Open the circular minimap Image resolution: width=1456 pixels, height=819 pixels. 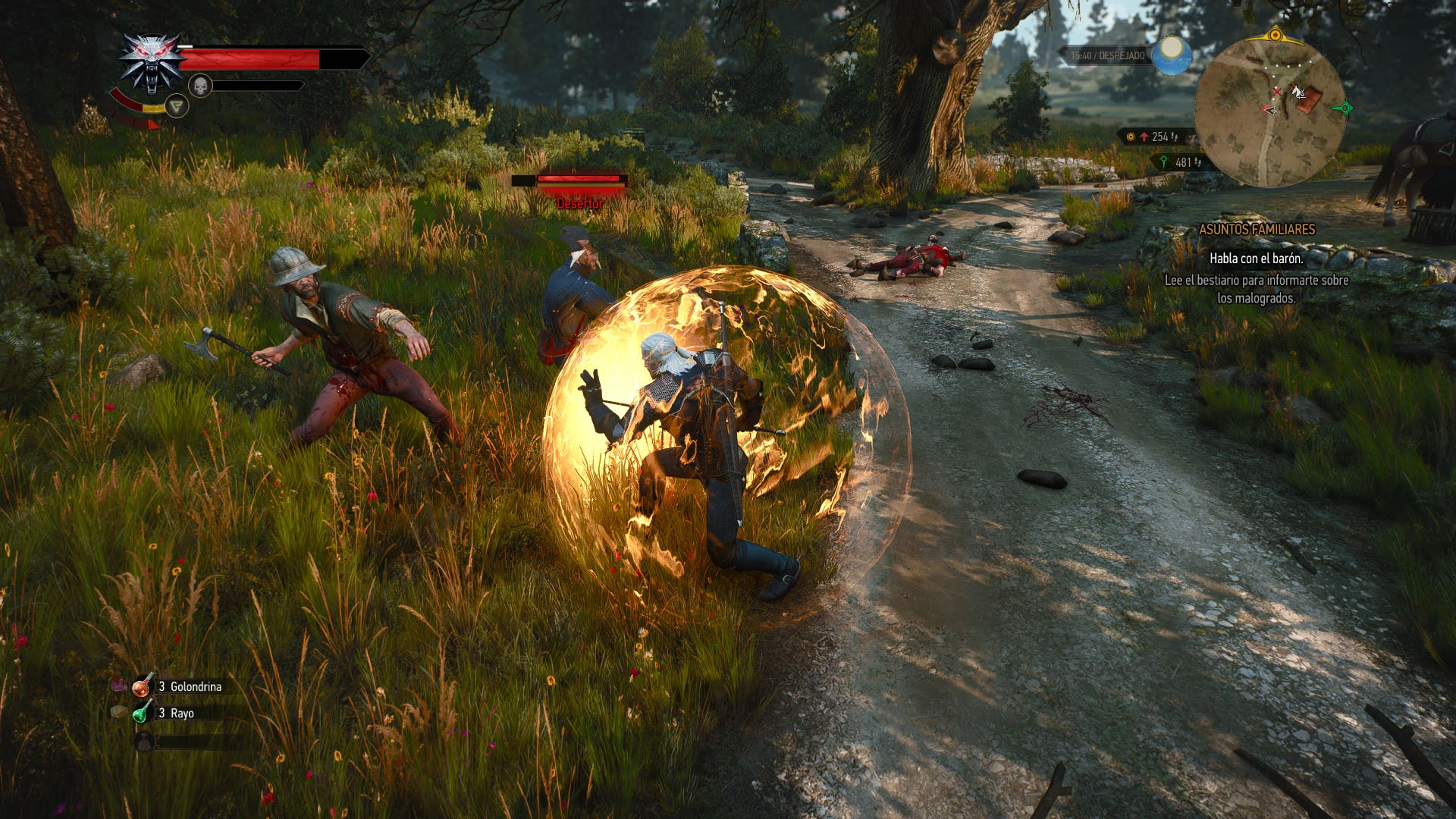1269,112
